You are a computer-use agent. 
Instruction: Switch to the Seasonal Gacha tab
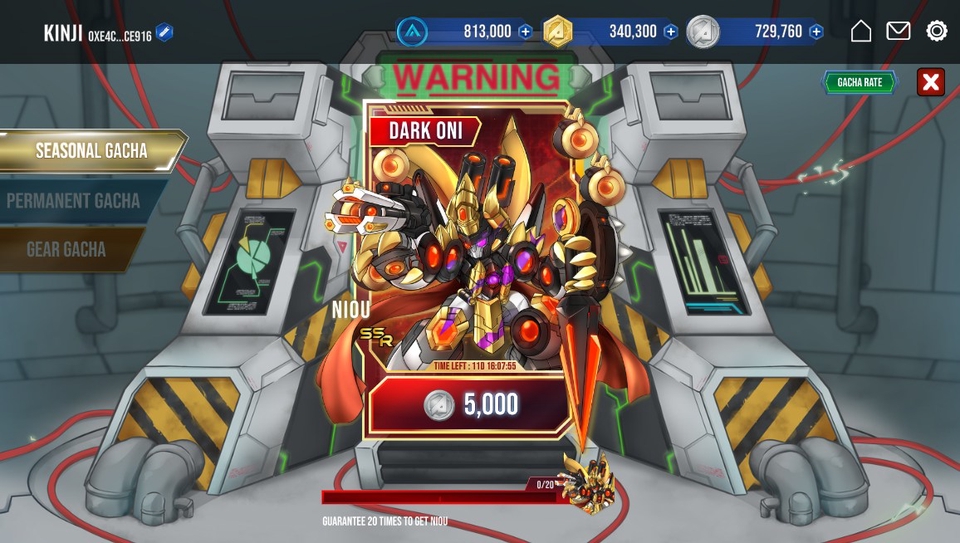tap(91, 151)
